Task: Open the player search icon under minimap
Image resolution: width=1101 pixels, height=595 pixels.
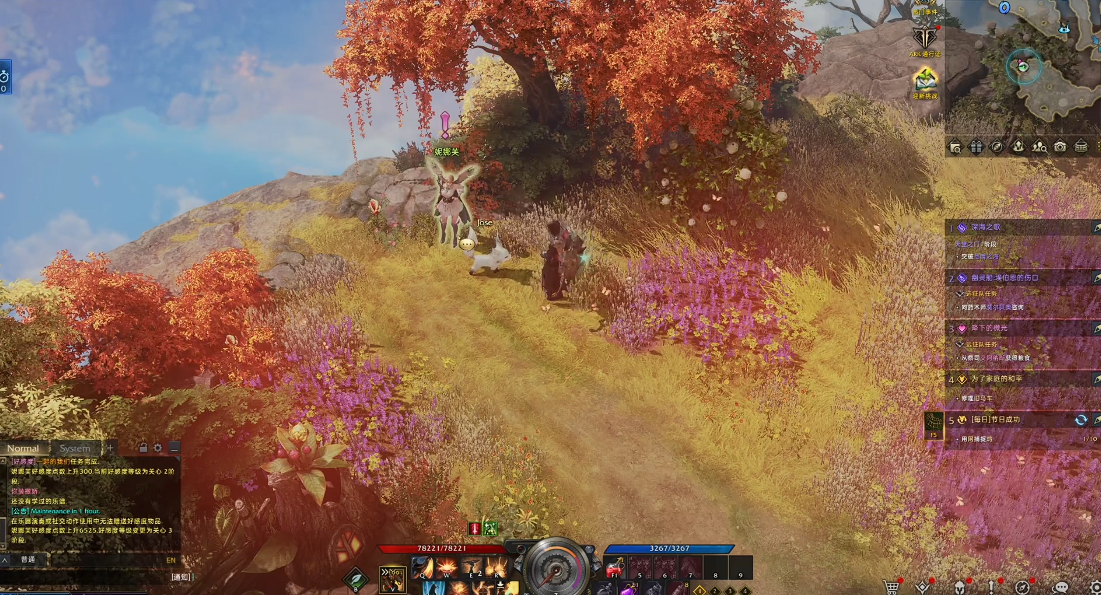Action: pyautogui.click(x=1039, y=146)
